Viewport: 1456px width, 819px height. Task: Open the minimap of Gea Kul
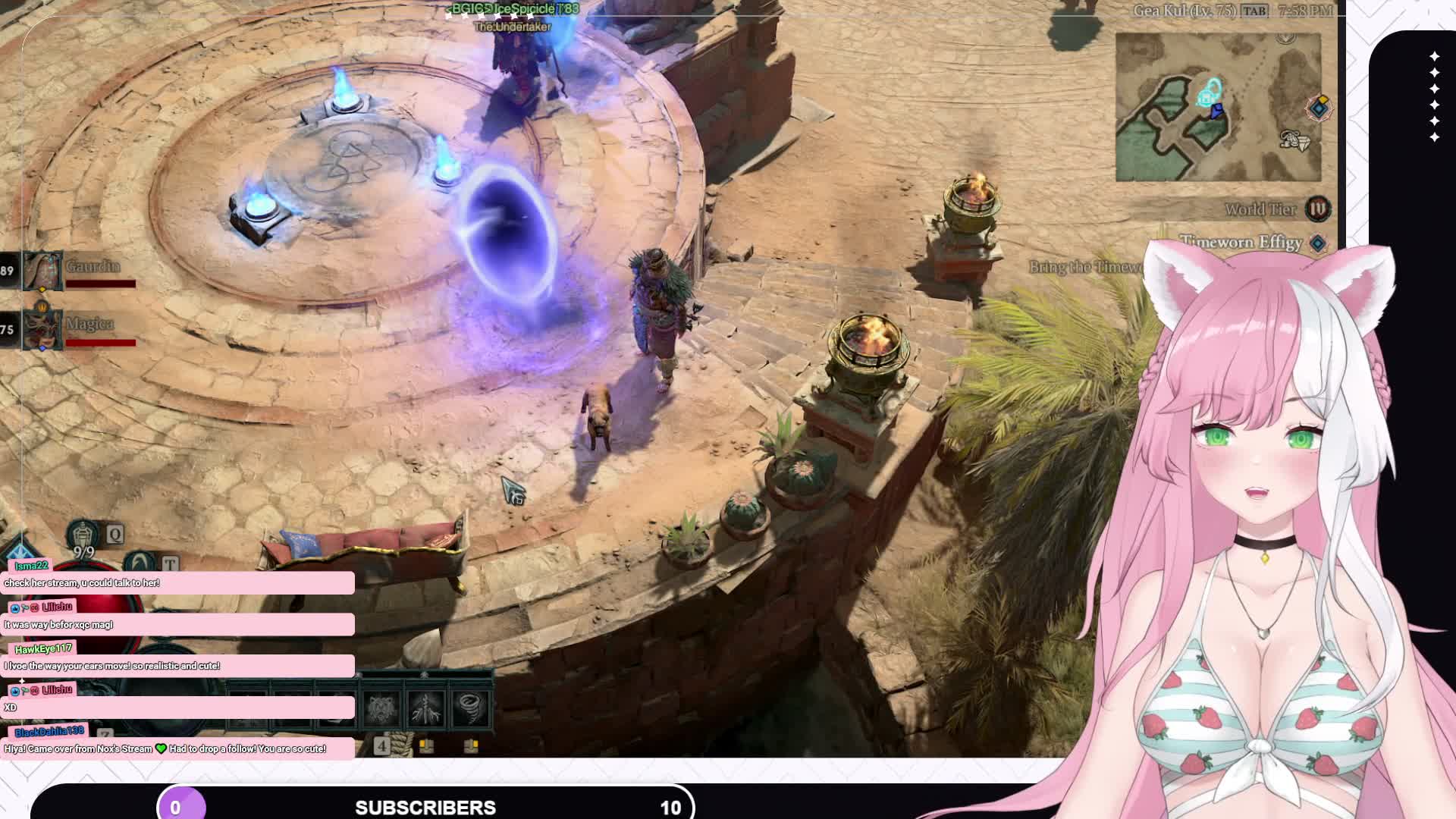coord(1218,107)
